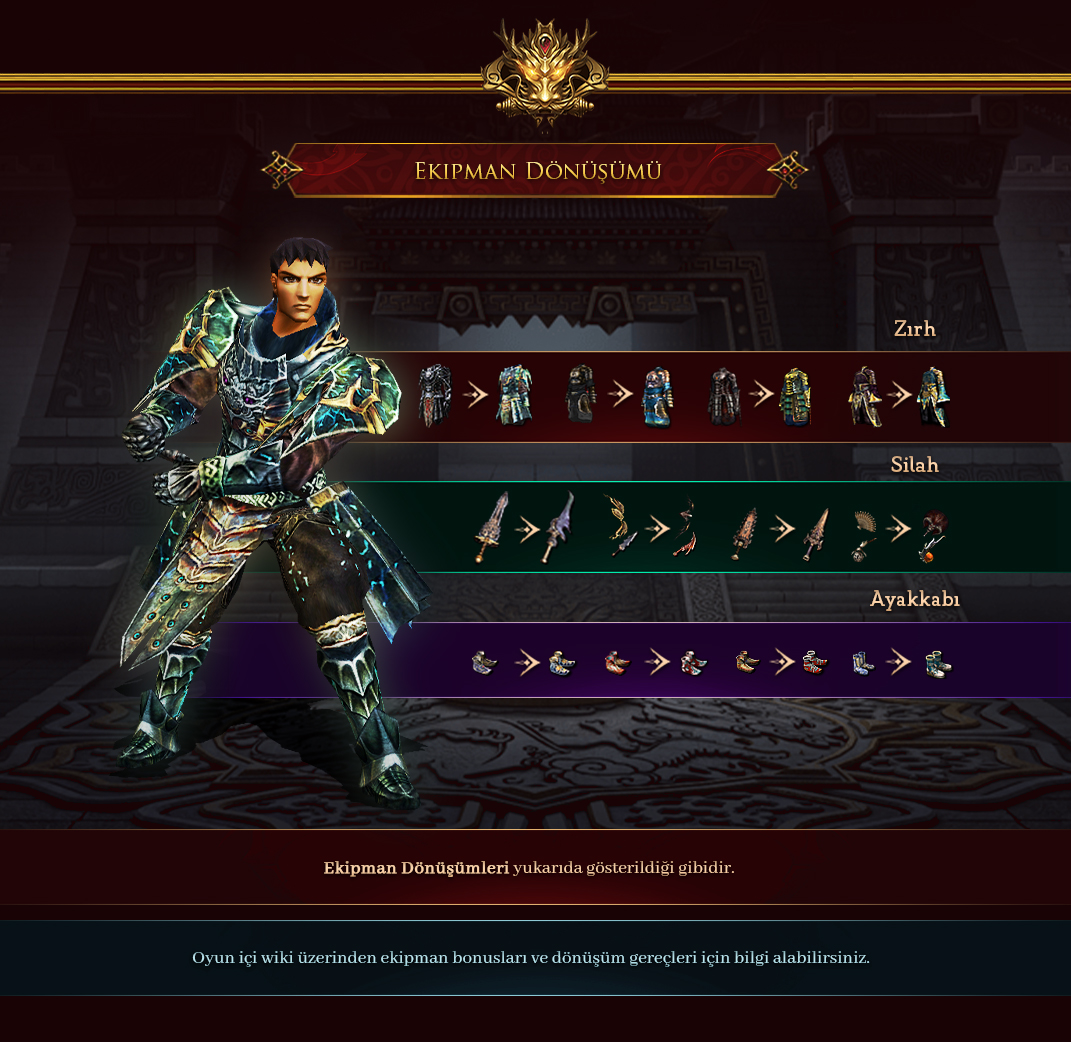Choose the red and white boots icon
This screenshot has height=1042, width=1071.
click(x=814, y=662)
